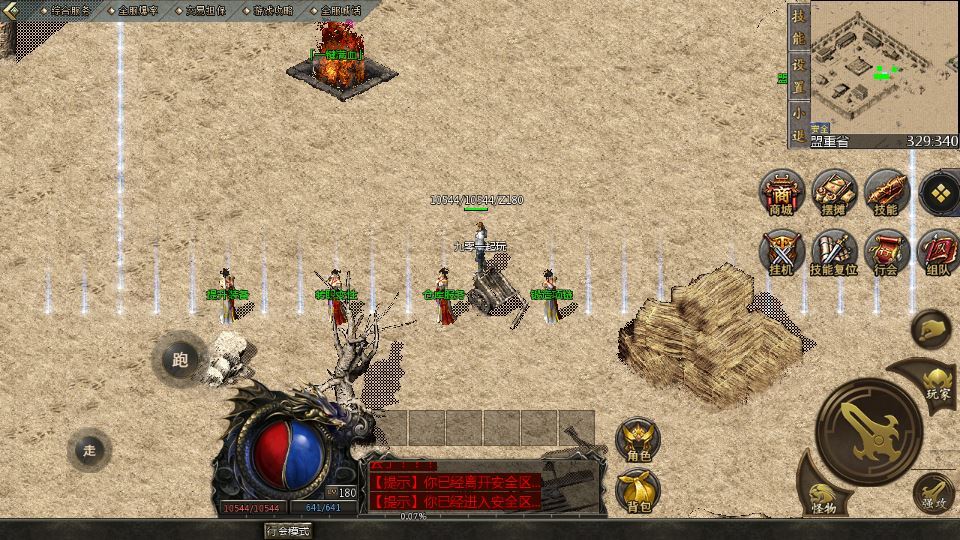
Task: Tap the large sword attack button
Action: click(x=867, y=430)
